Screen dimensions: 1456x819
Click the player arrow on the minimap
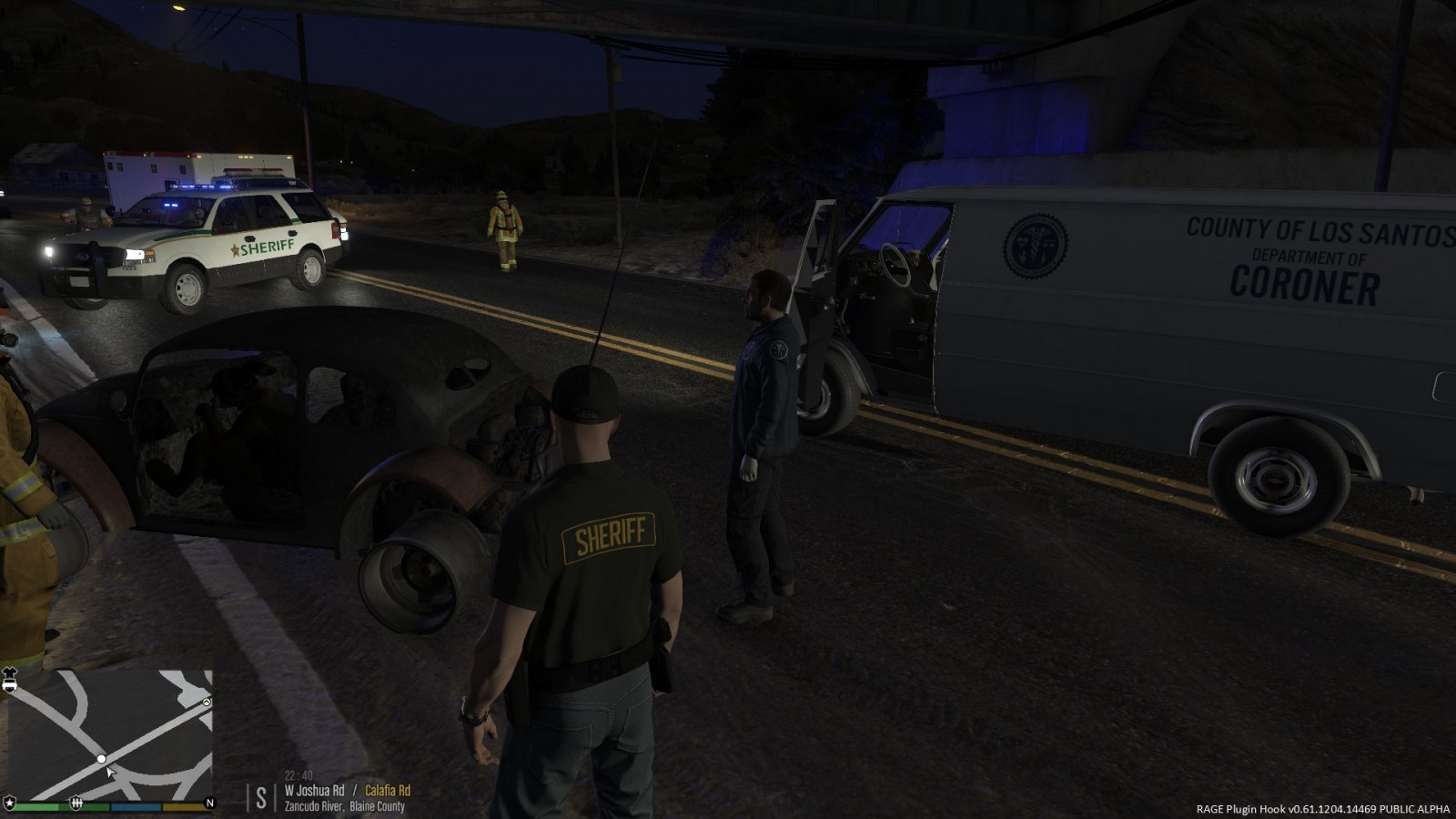pyautogui.click(x=111, y=773)
